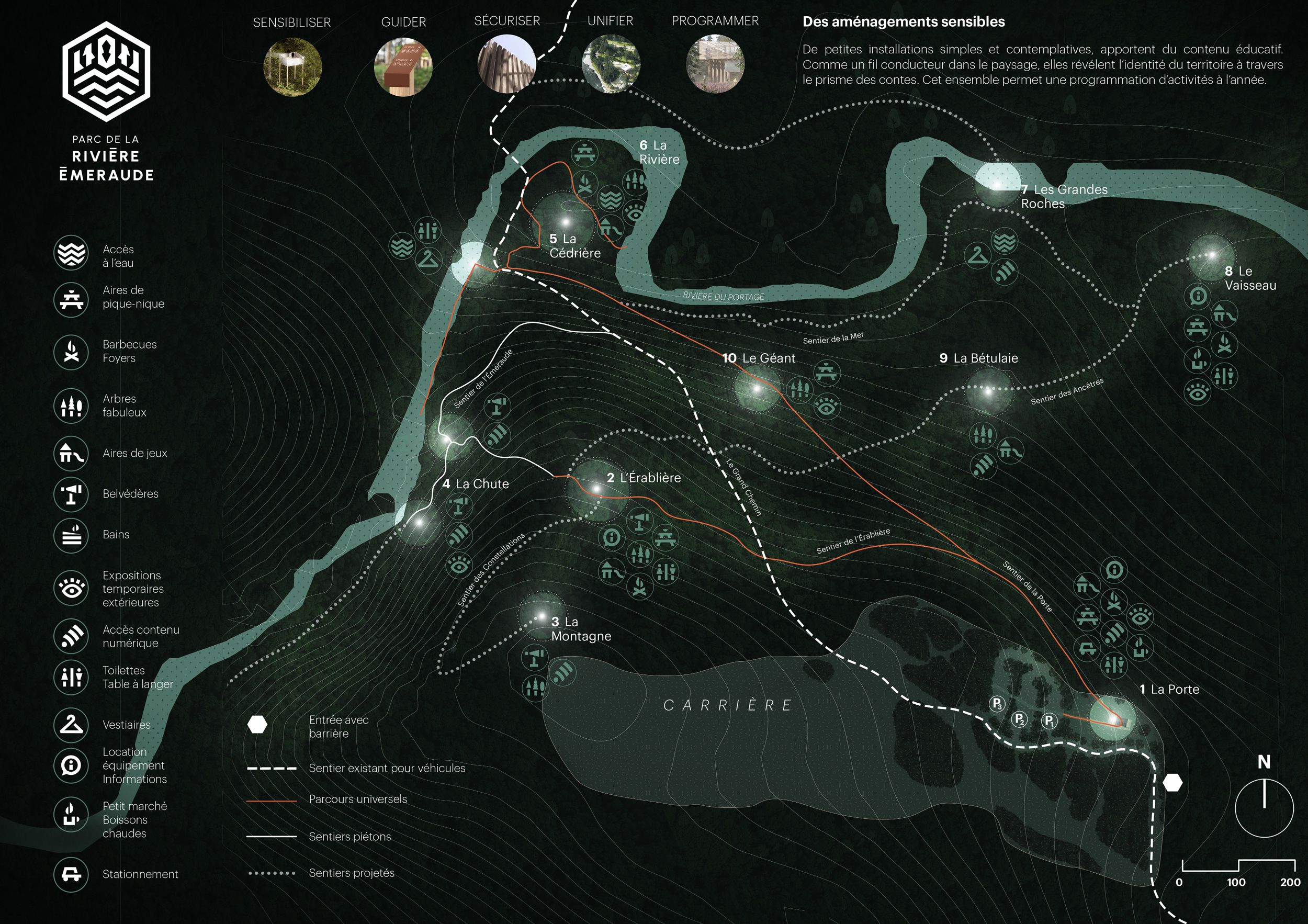This screenshot has height=924, width=1308.
Task: Choose the Aires de pique-nique legend entry
Action: pyautogui.click(x=71, y=300)
